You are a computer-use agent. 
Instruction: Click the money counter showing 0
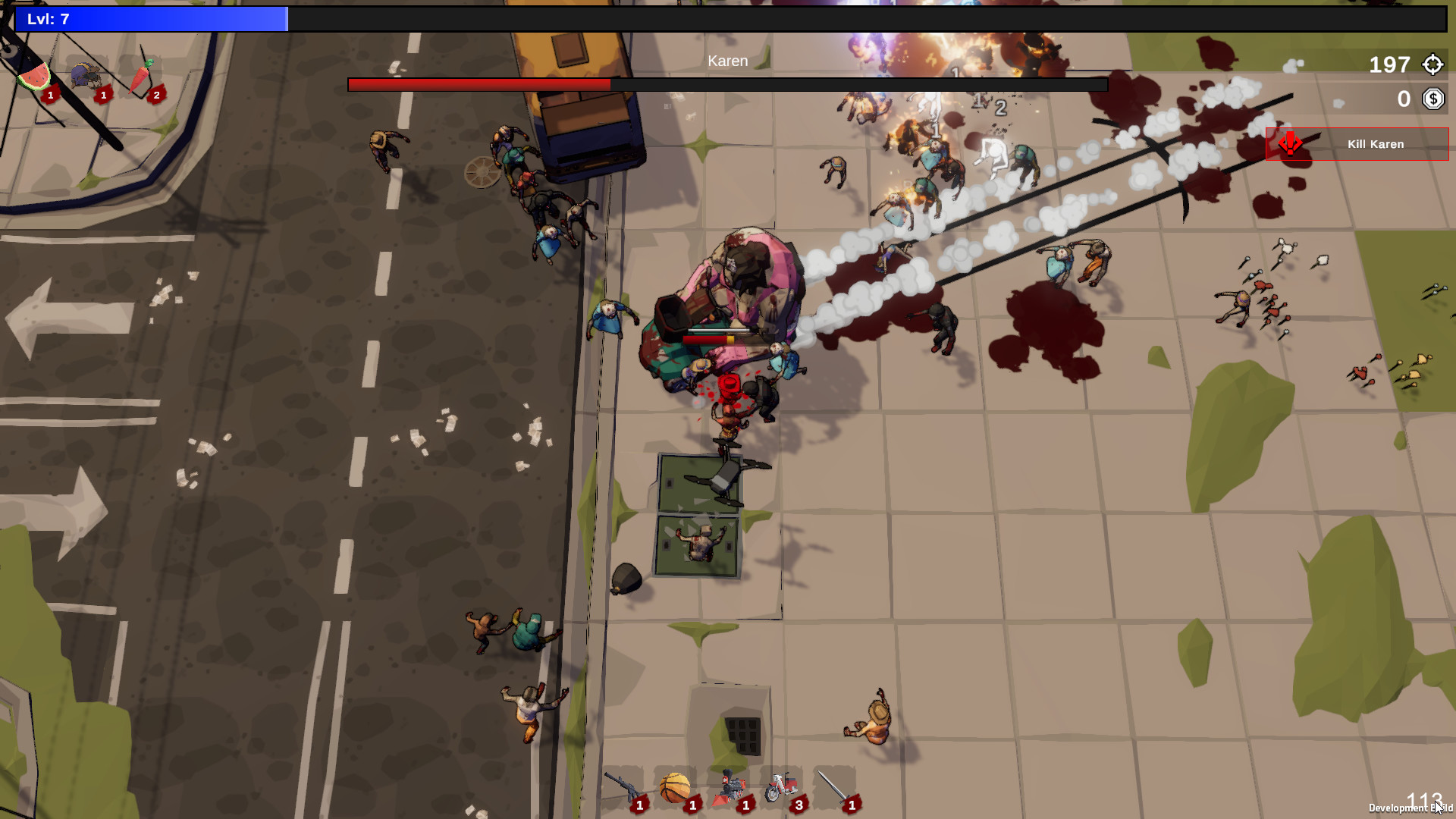tap(1404, 99)
